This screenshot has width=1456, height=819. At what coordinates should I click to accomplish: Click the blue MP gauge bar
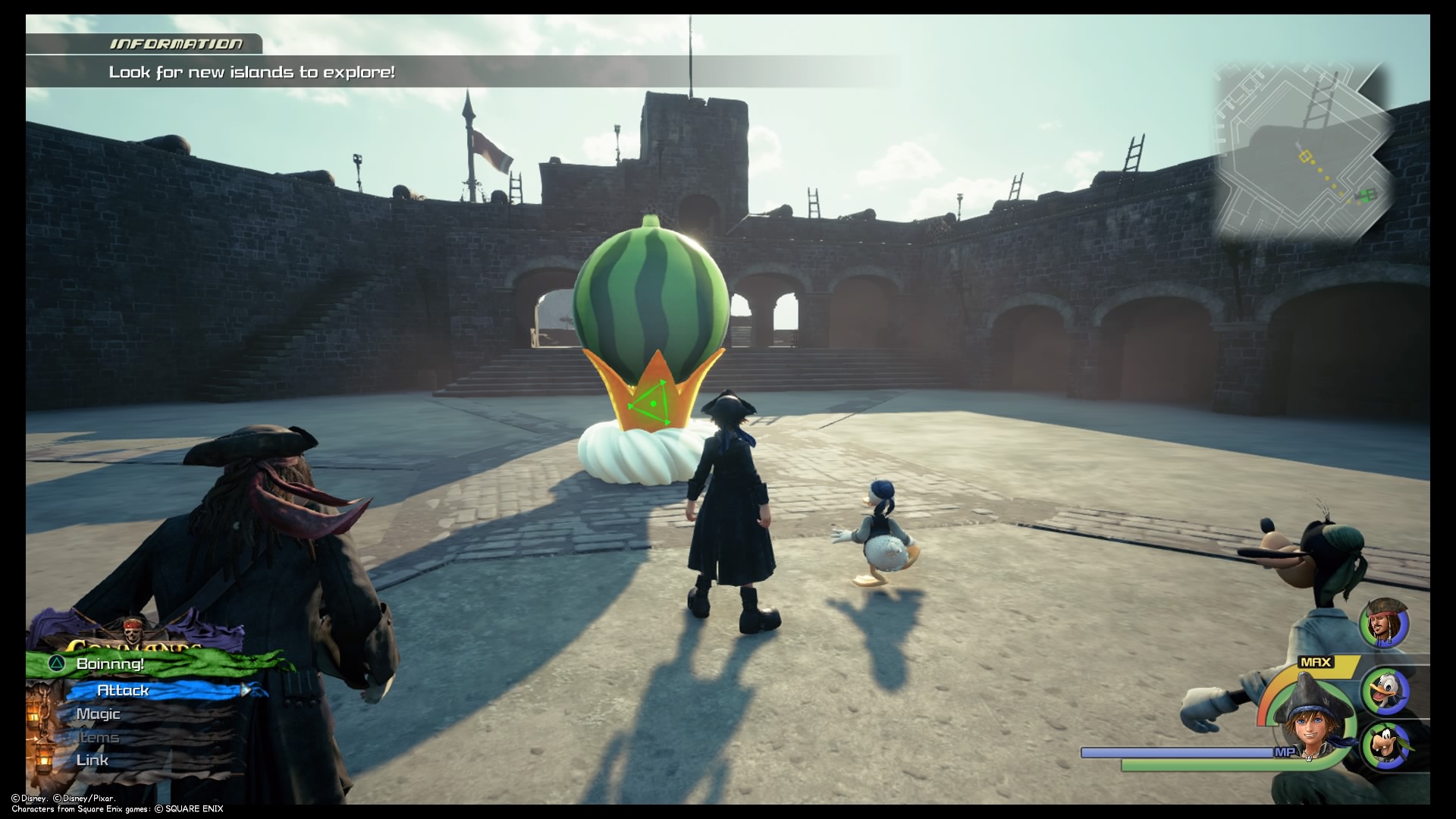(1175, 752)
